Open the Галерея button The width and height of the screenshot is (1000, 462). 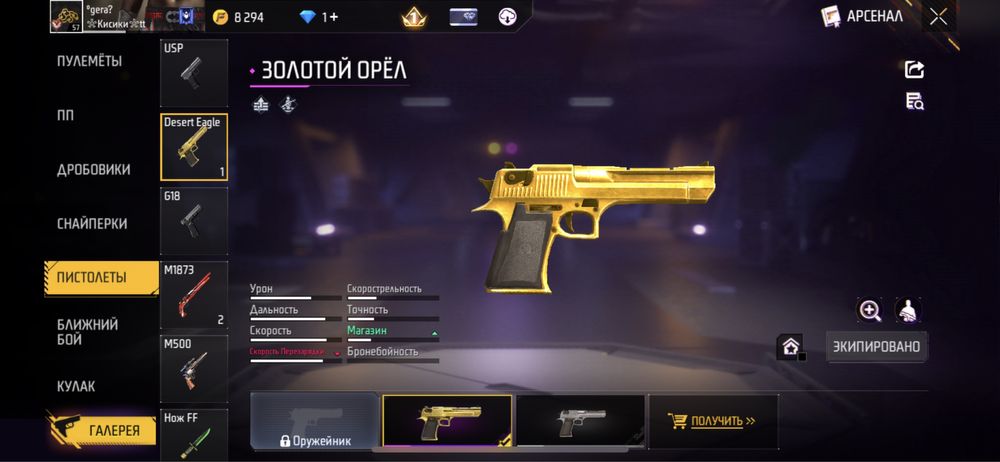pos(103,431)
